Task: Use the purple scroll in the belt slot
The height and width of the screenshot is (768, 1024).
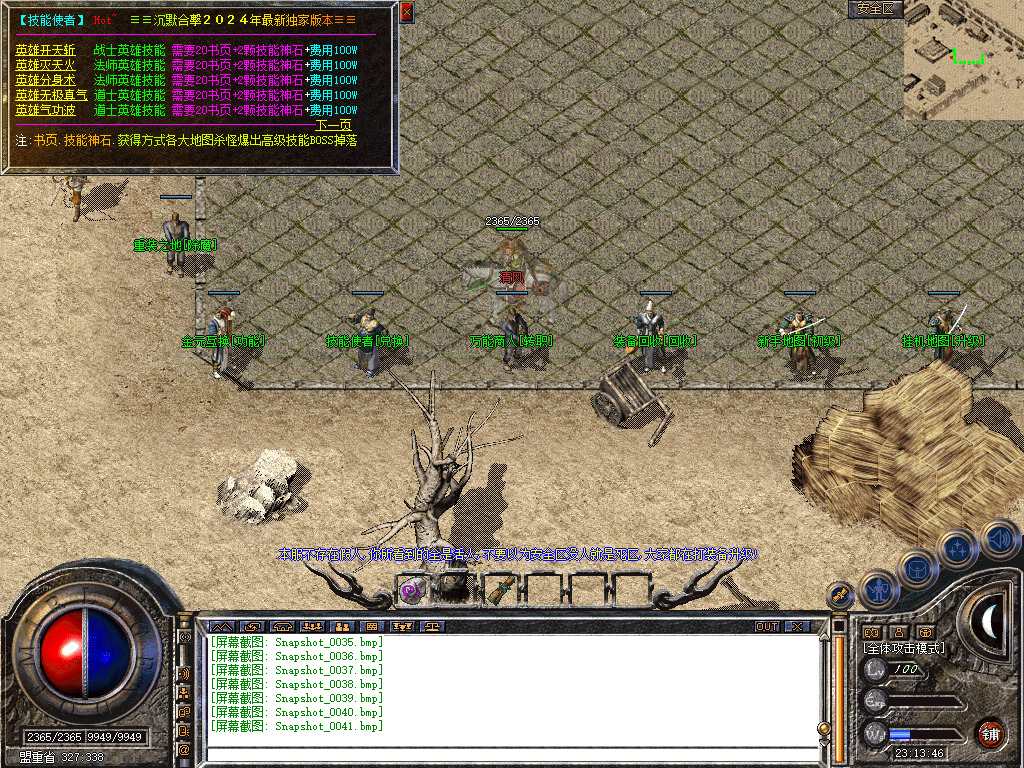Action: coord(411,590)
